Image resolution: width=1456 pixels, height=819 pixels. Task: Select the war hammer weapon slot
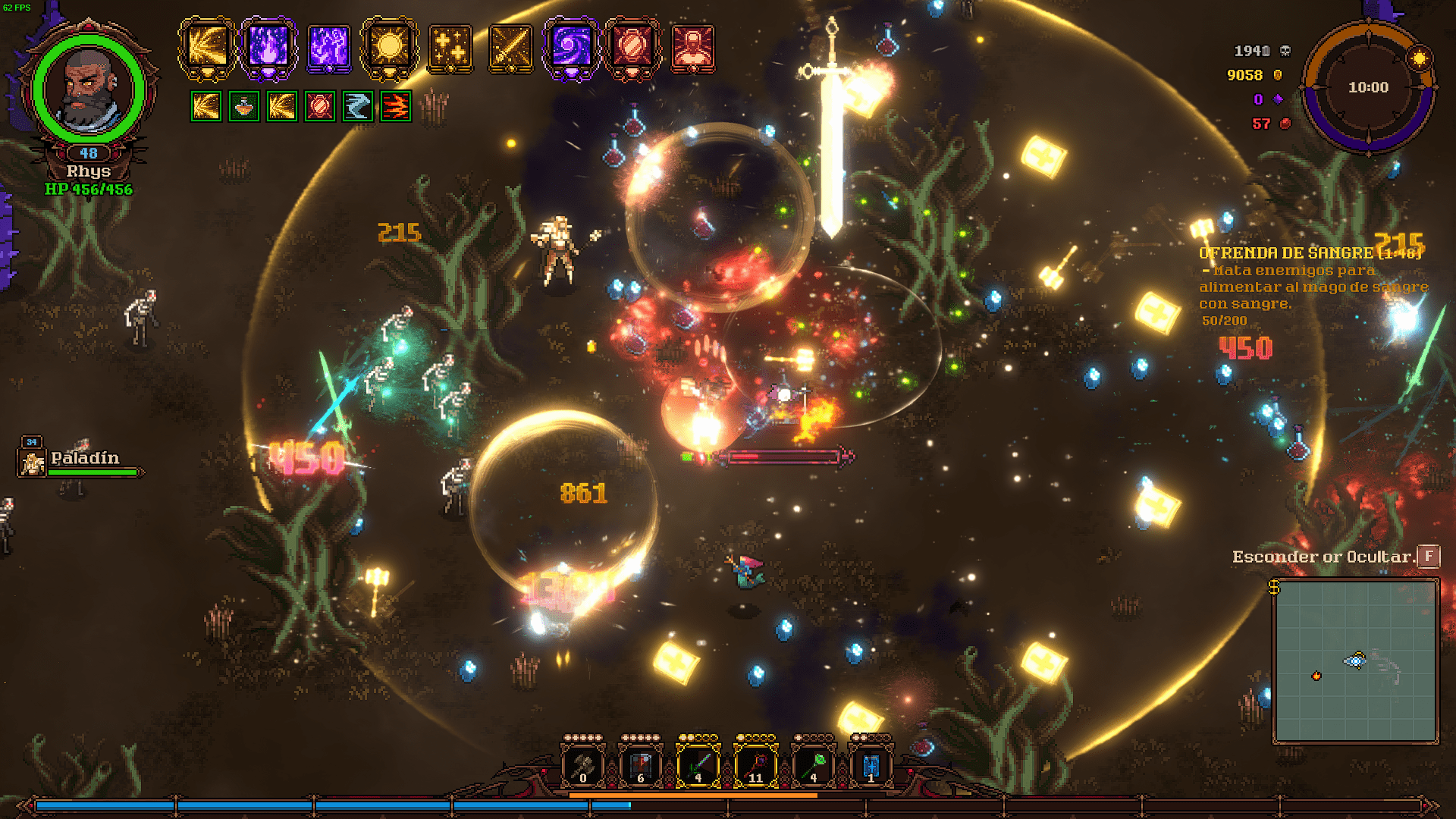tap(582, 765)
